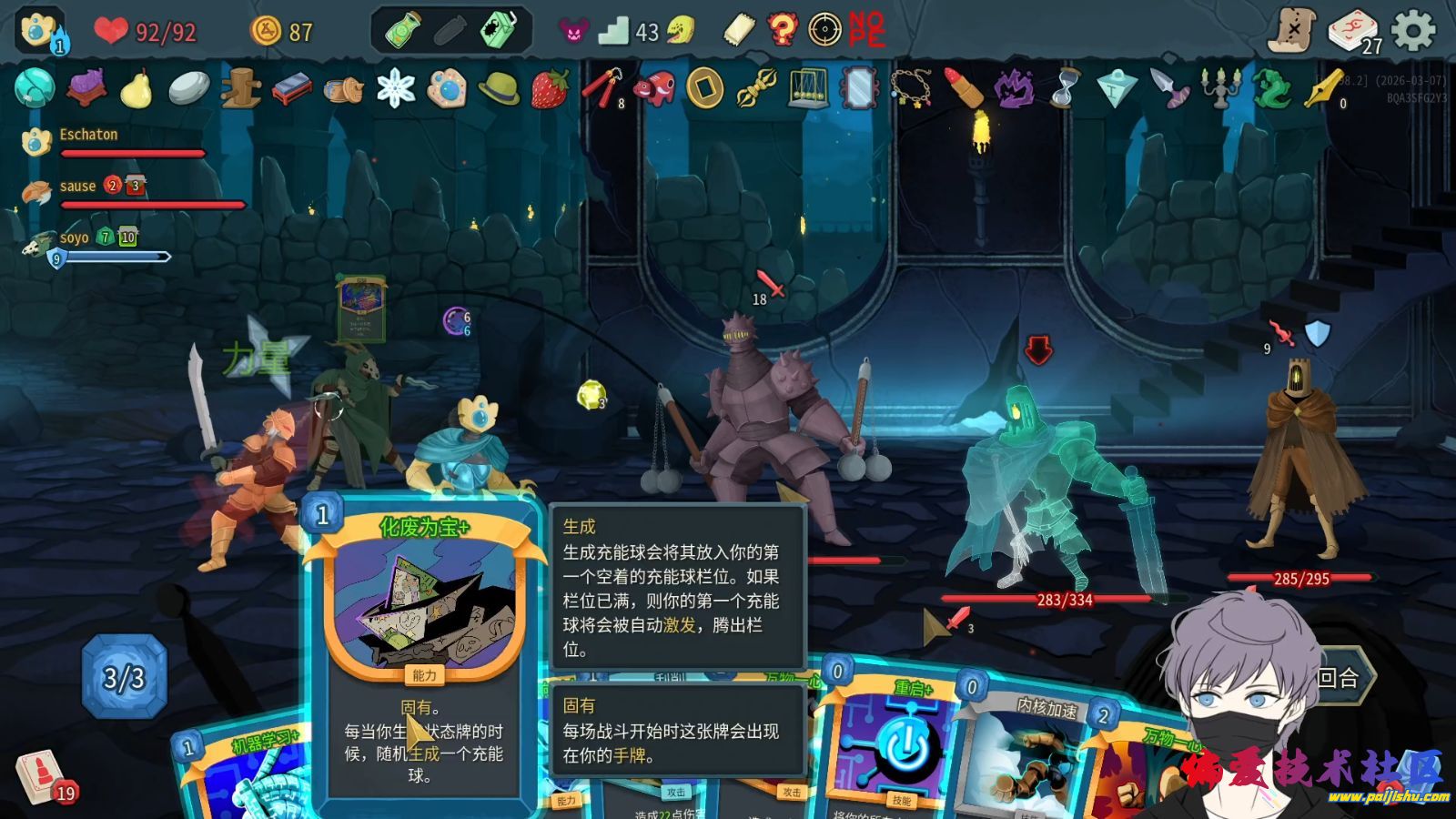Open the treasure map
This screenshot has width=1456, height=819.
coord(1292,32)
